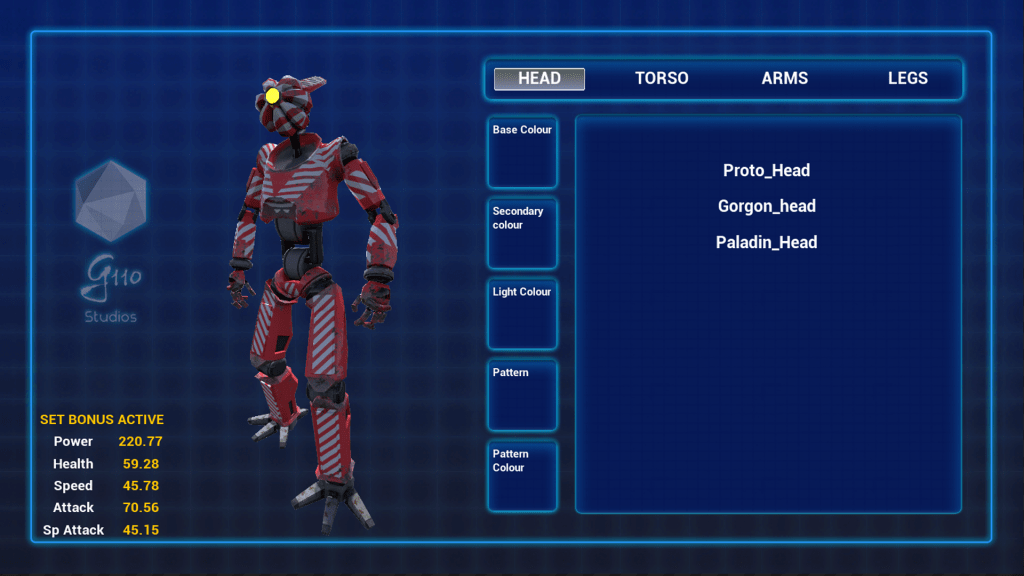Select the ARMS tab
The height and width of the screenshot is (576, 1024).
(x=785, y=79)
